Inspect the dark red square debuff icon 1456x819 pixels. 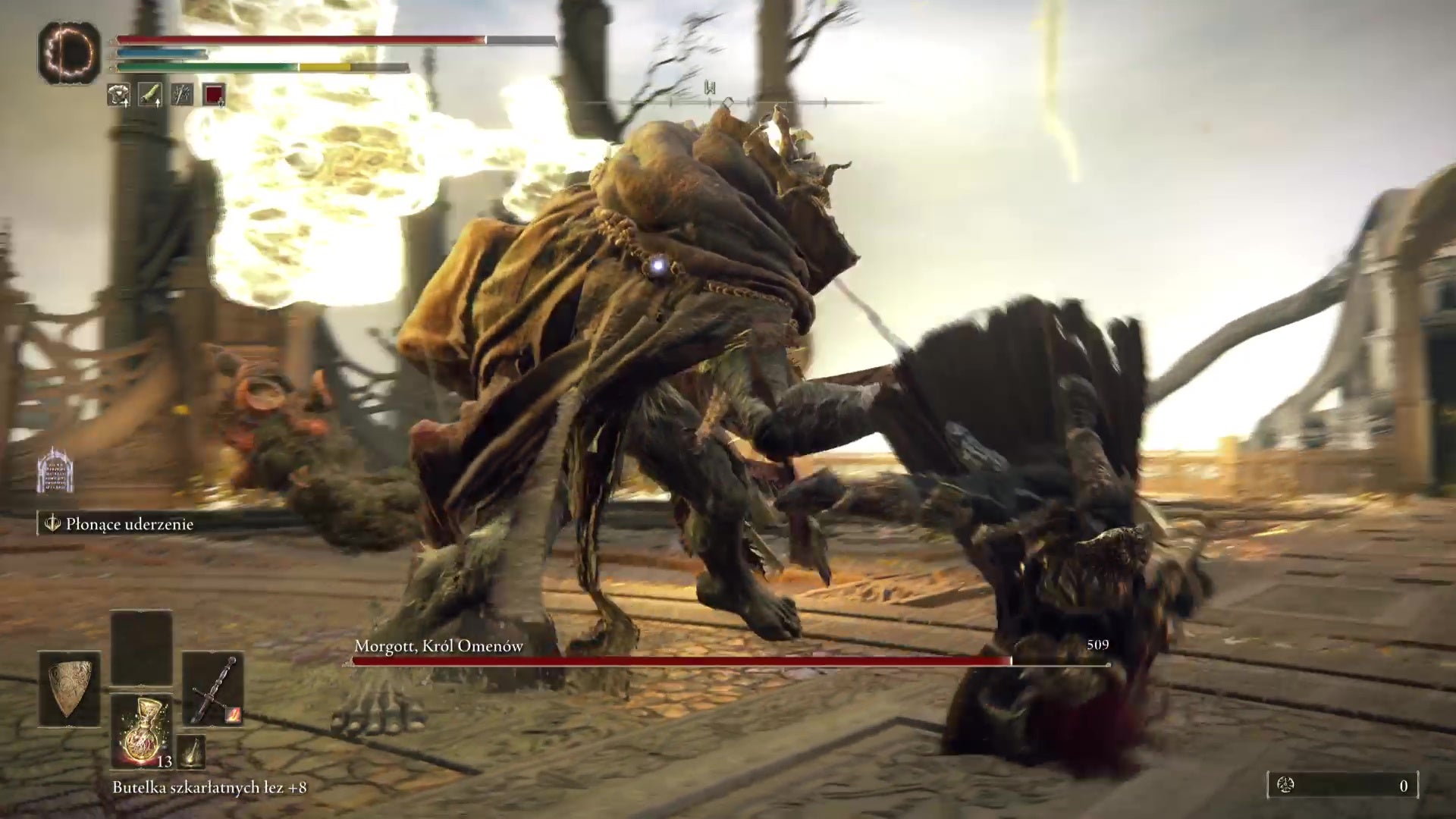[214, 95]
